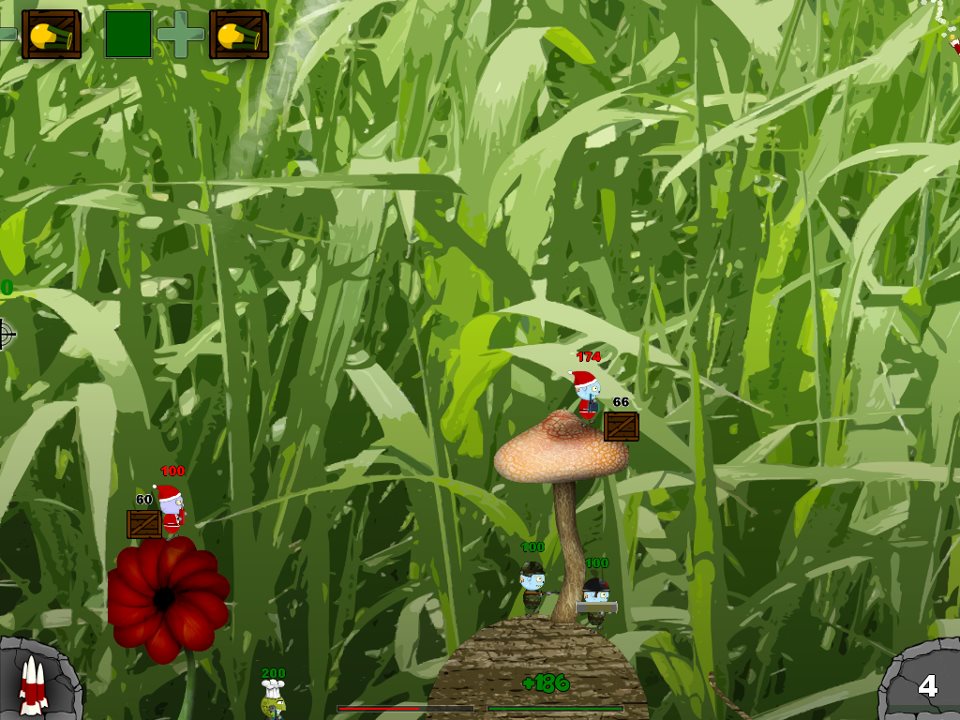Click the pale green plus sign
960x720 pixels.
[x=181, y=35]
